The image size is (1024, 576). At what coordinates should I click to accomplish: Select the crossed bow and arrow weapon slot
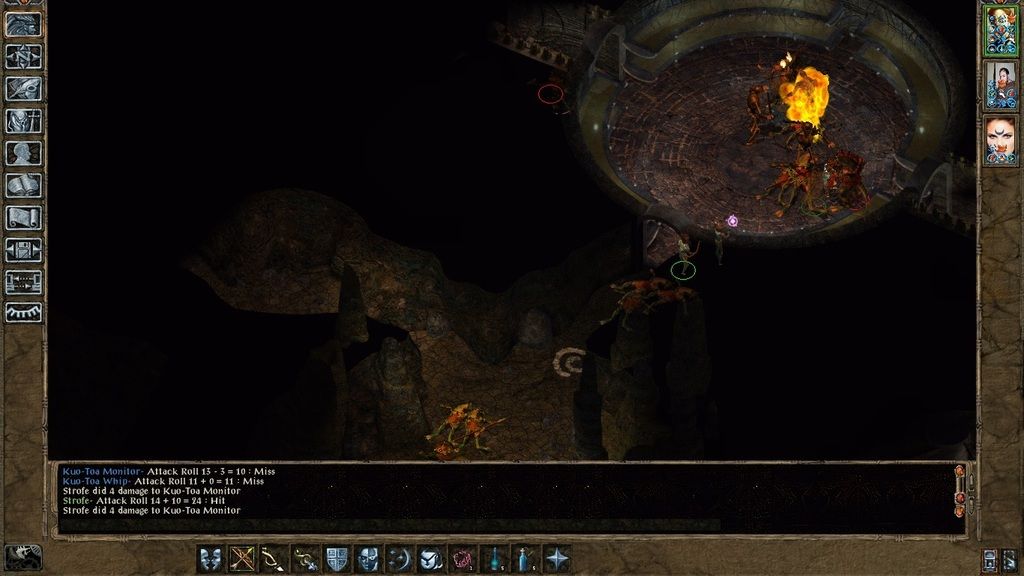tap(243, 558)
